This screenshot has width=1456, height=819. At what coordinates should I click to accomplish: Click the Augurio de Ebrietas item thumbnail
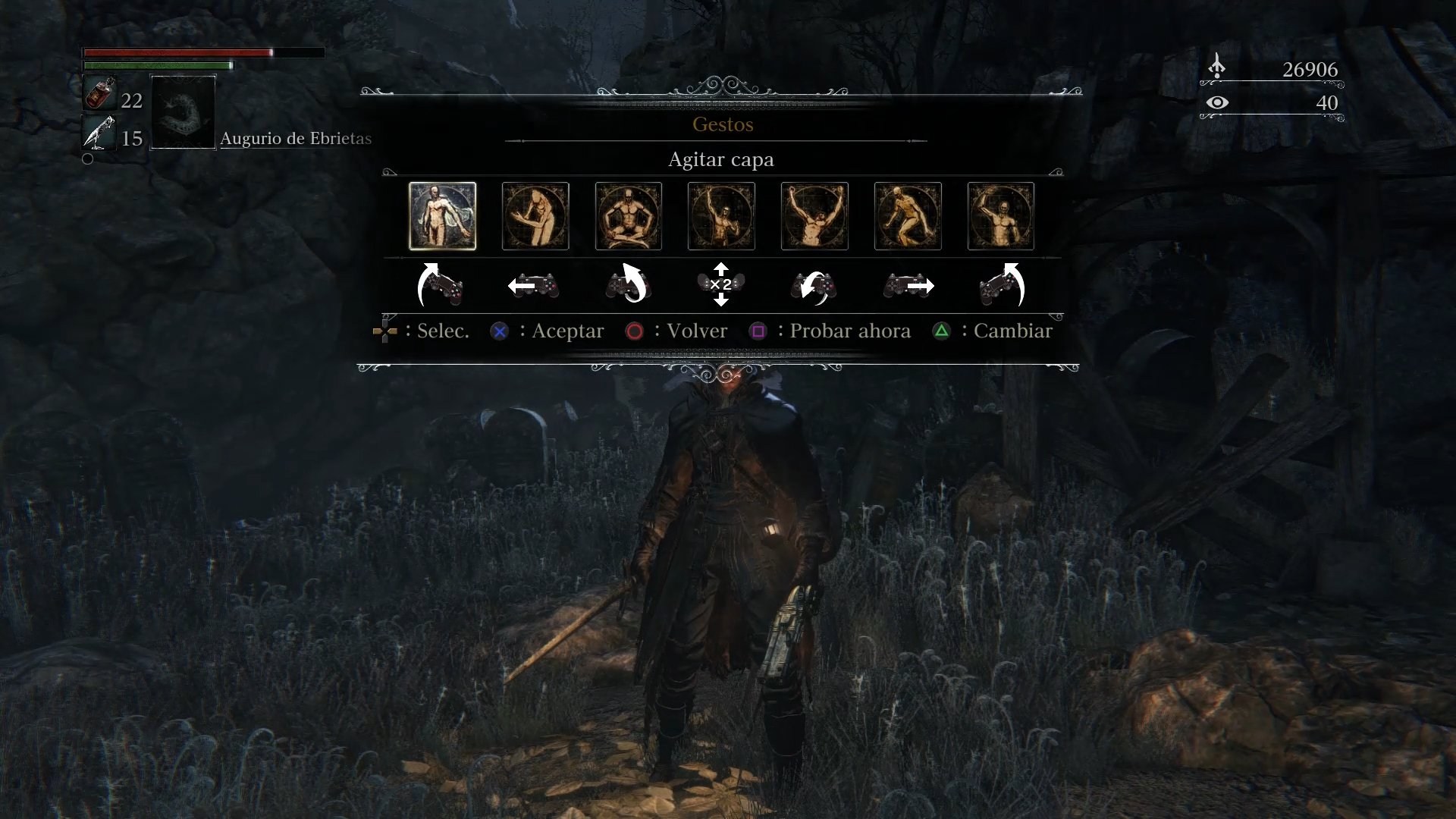(x=182, y=114)
